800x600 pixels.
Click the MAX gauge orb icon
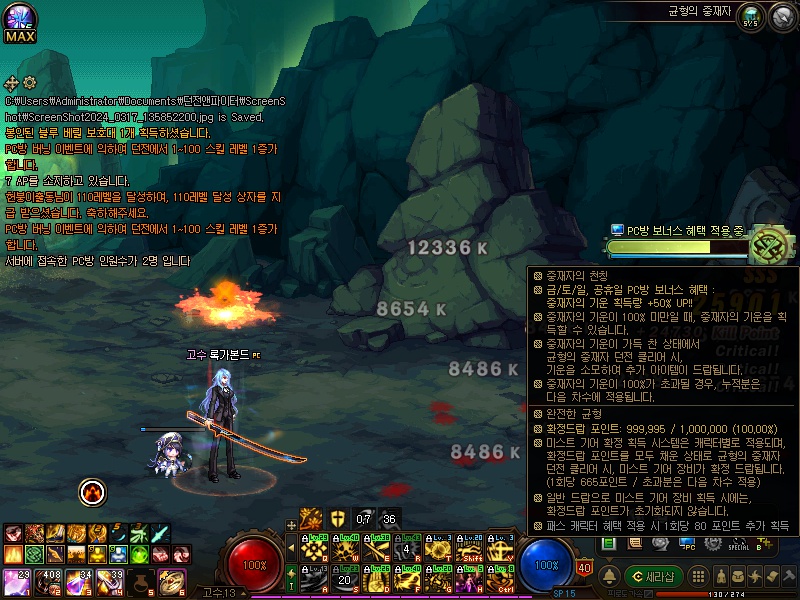(x=19, y=20)
